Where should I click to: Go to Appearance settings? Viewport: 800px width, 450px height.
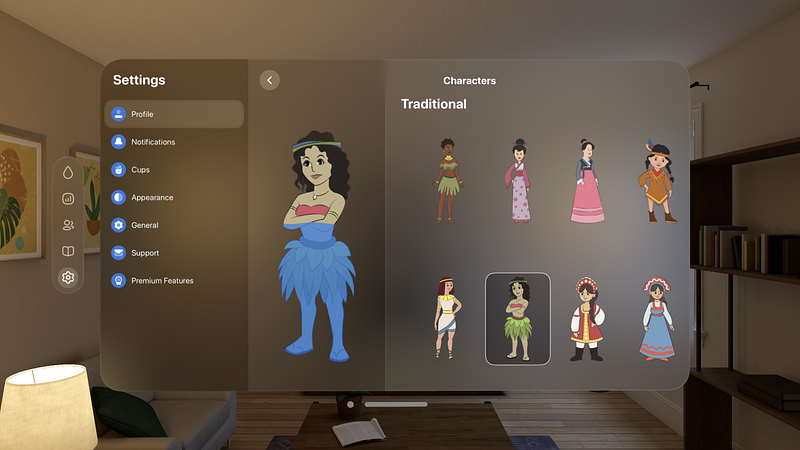coord(173,198)
